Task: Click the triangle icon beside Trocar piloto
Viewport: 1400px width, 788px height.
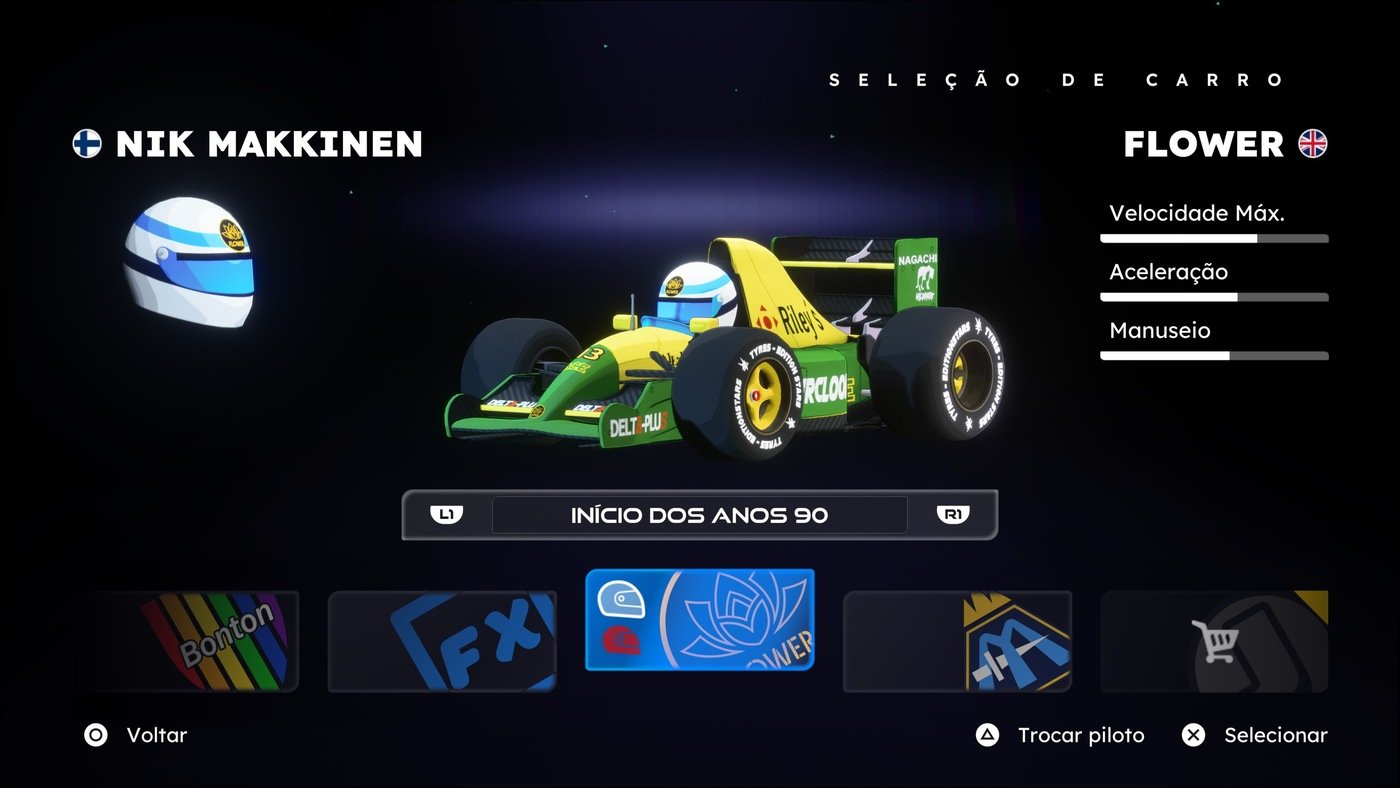Action: point(986,735)
